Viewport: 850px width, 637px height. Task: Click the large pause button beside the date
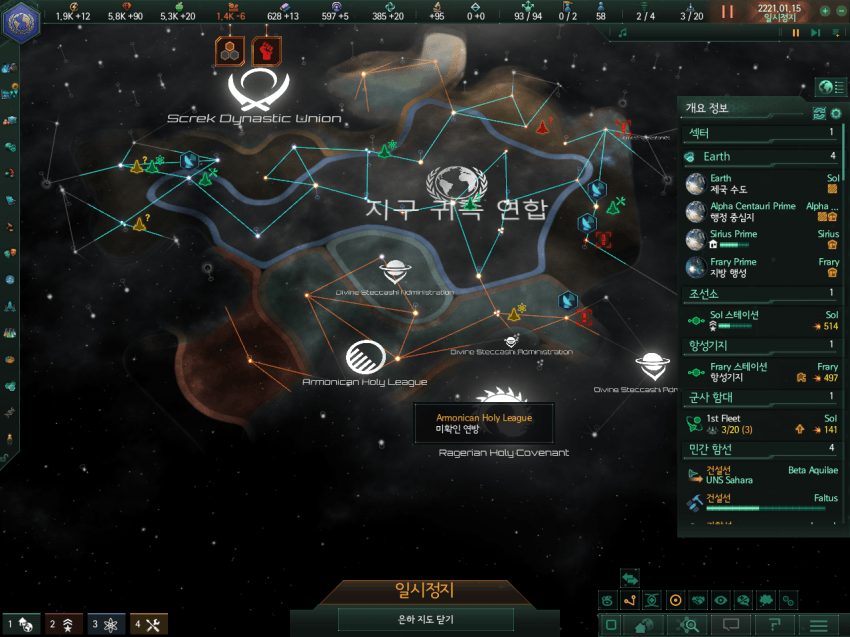[x=728, y=12]
